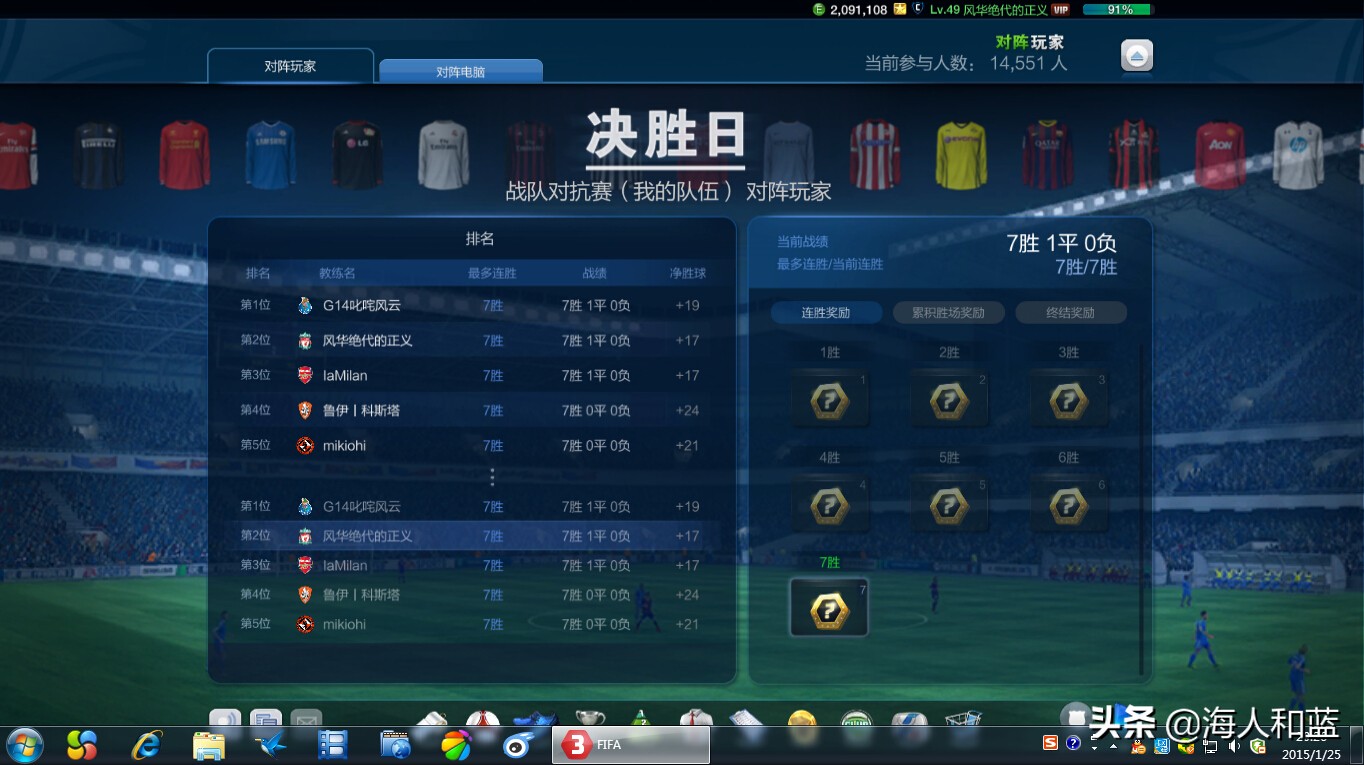Select 风华绝代的正义's Liverpool crest icon
The image size is (1364, 765).
pos(305,340)
